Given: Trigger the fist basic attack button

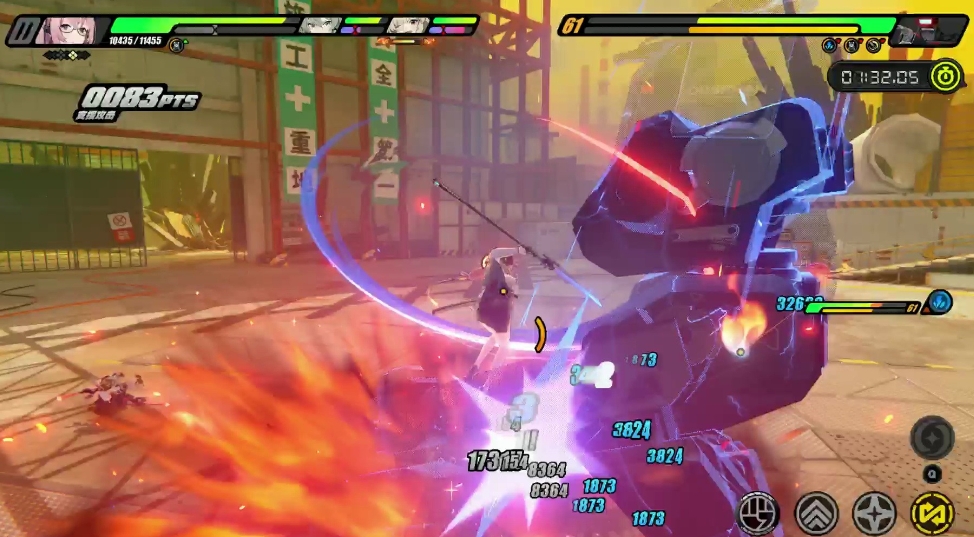Looking at the screenshot, I should point(758,513).
